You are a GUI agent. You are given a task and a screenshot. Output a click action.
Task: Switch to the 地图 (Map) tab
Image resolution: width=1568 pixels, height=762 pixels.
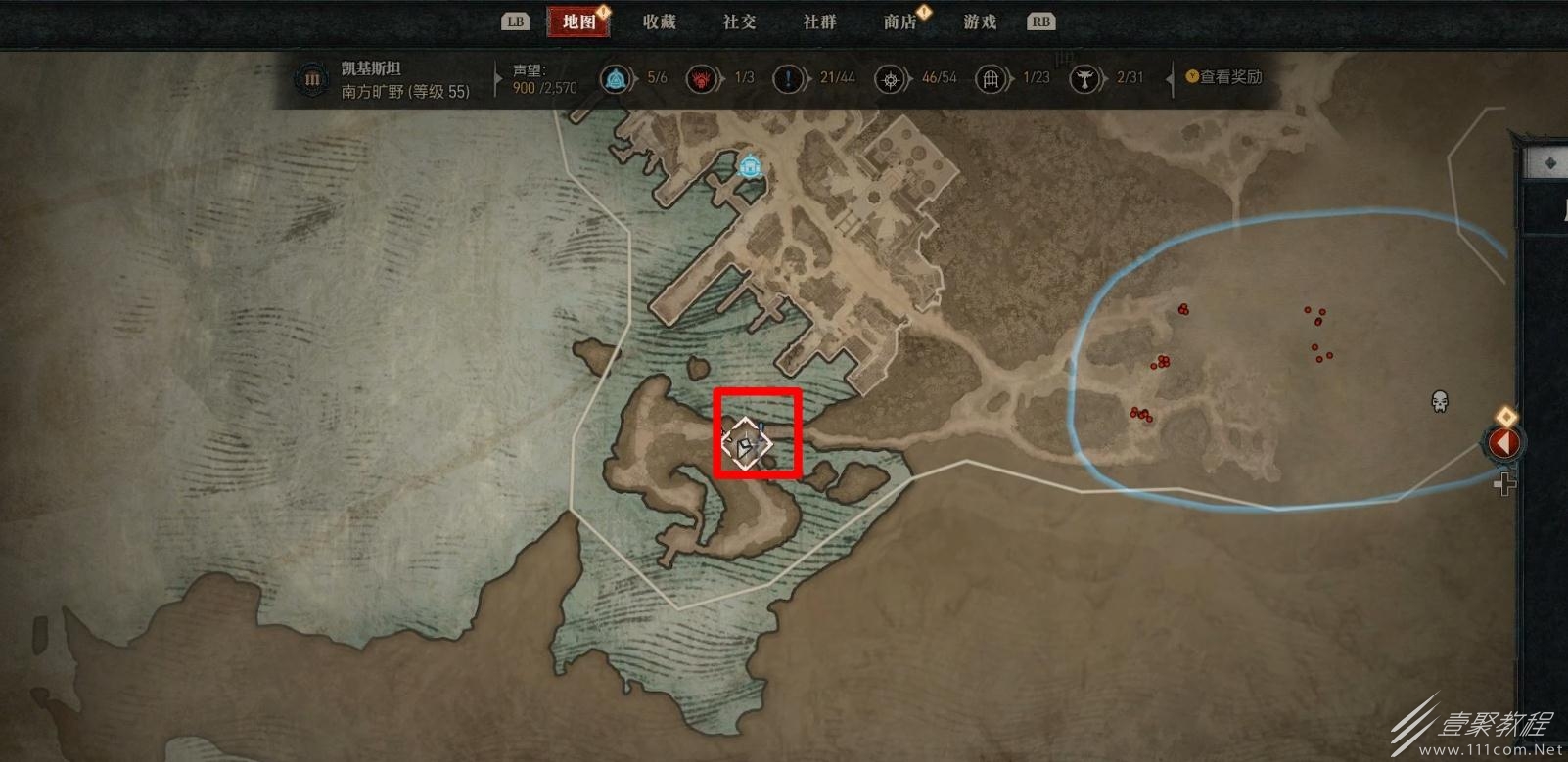tap(579, 22)
